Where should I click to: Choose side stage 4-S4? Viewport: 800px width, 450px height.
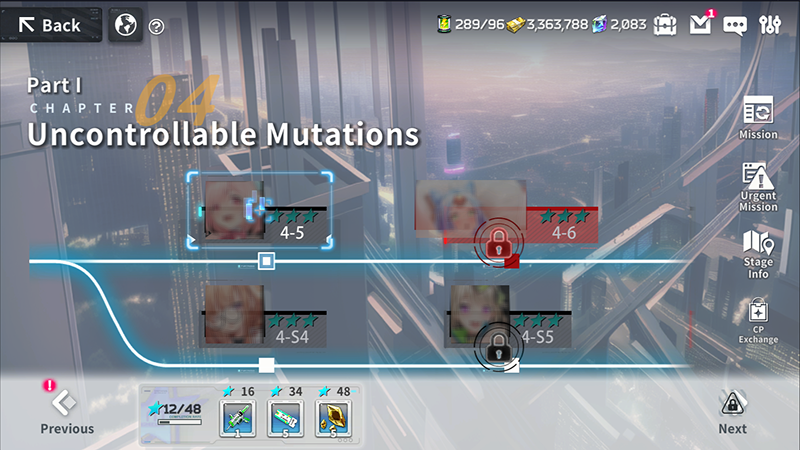point(262,315)
